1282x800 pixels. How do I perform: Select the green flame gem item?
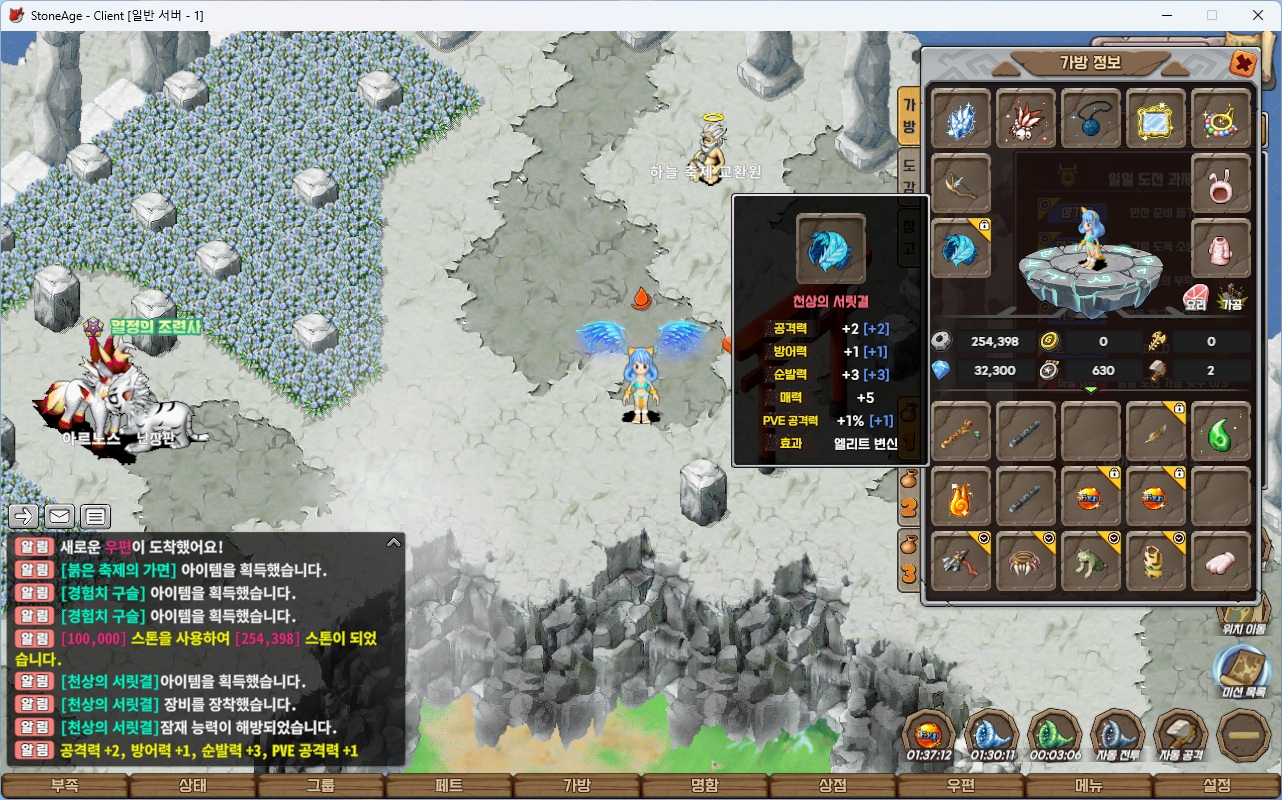pyautogui.click(x=1221, y=431)
